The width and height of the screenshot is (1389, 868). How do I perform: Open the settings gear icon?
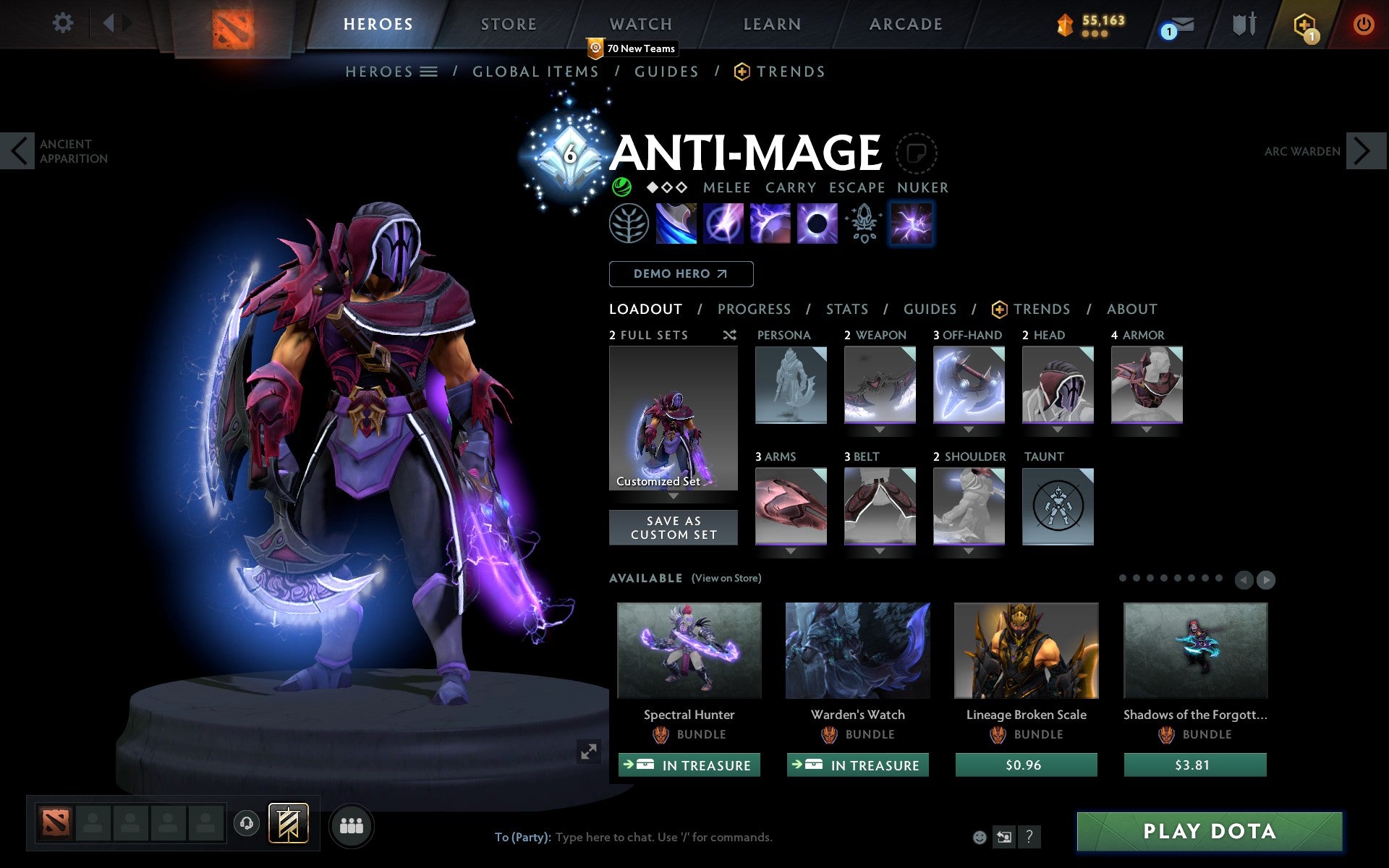(64, 23)
